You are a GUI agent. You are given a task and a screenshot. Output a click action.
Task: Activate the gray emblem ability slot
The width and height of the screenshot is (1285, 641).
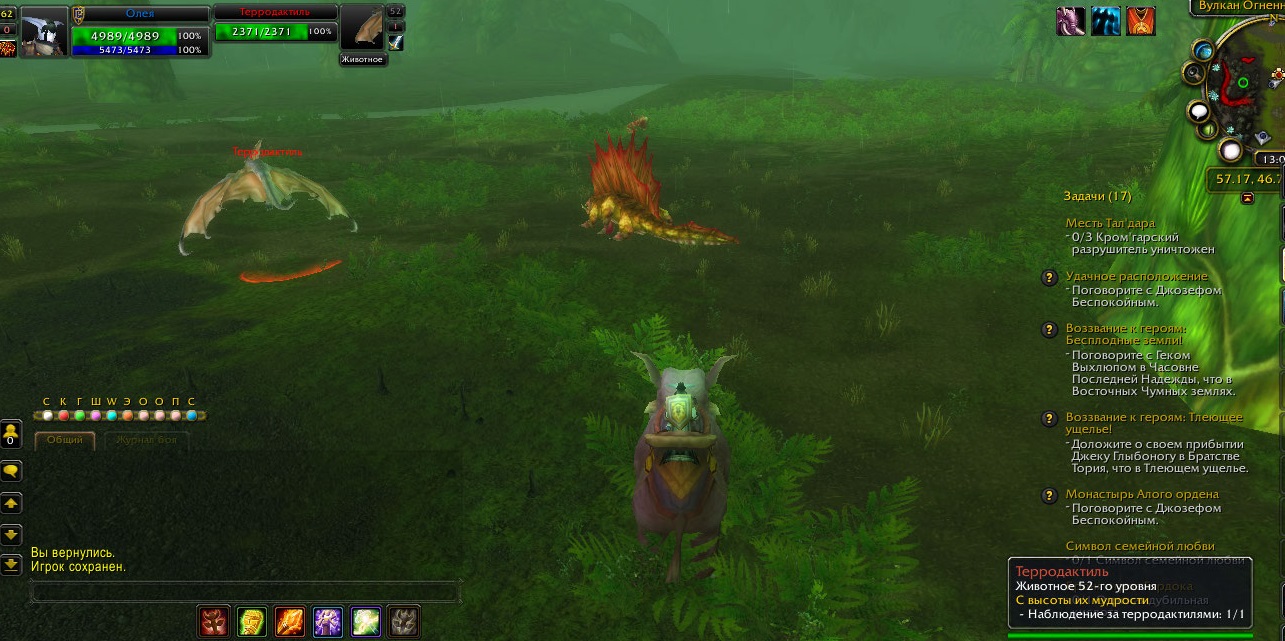coord(403,622)
